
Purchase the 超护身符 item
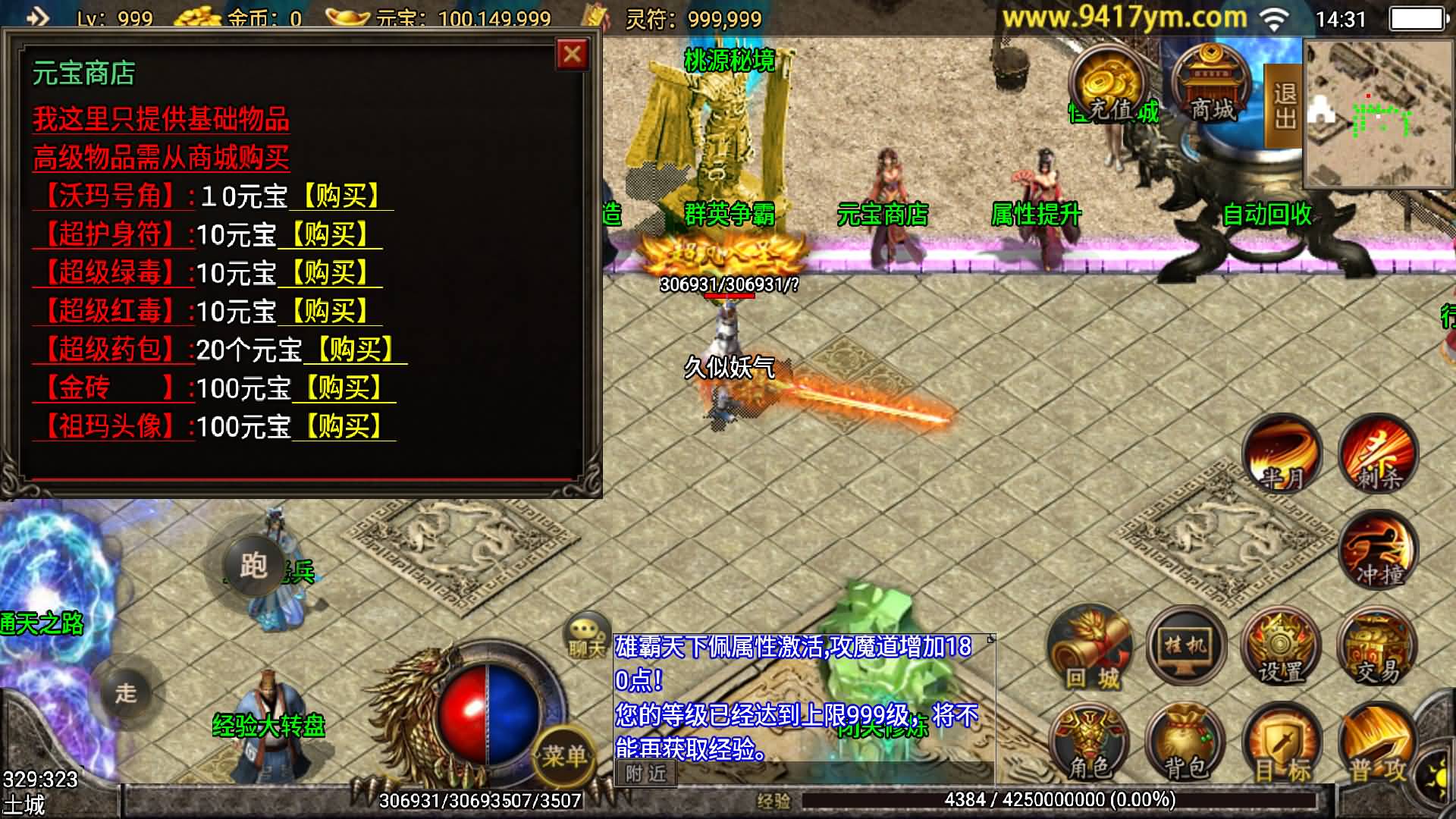(x=330, y=234)
